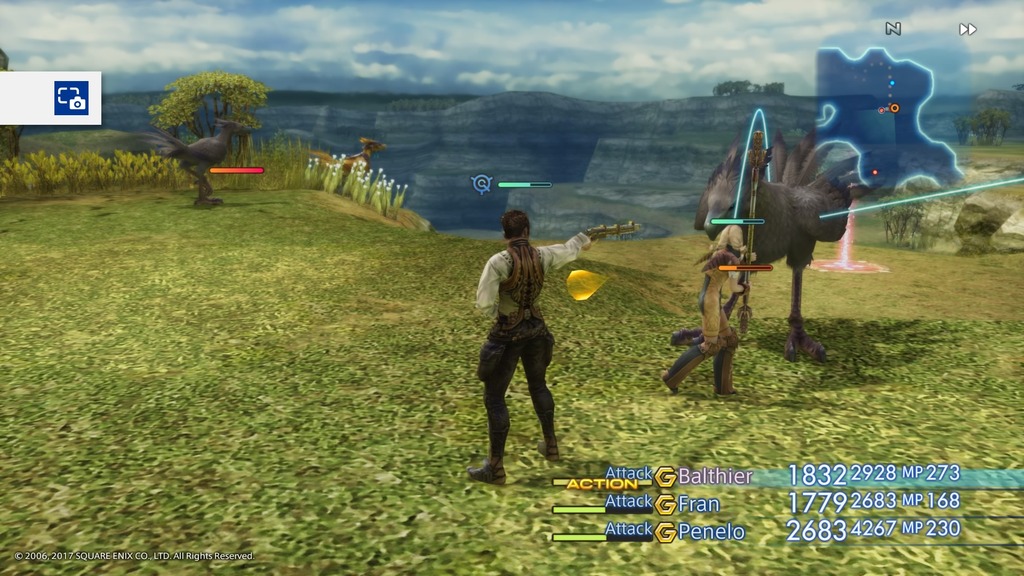The width and height of the screenshot is (1024, 576).
Task: Click the enemy target reticle icon
Action: click(x=482, y=184)
